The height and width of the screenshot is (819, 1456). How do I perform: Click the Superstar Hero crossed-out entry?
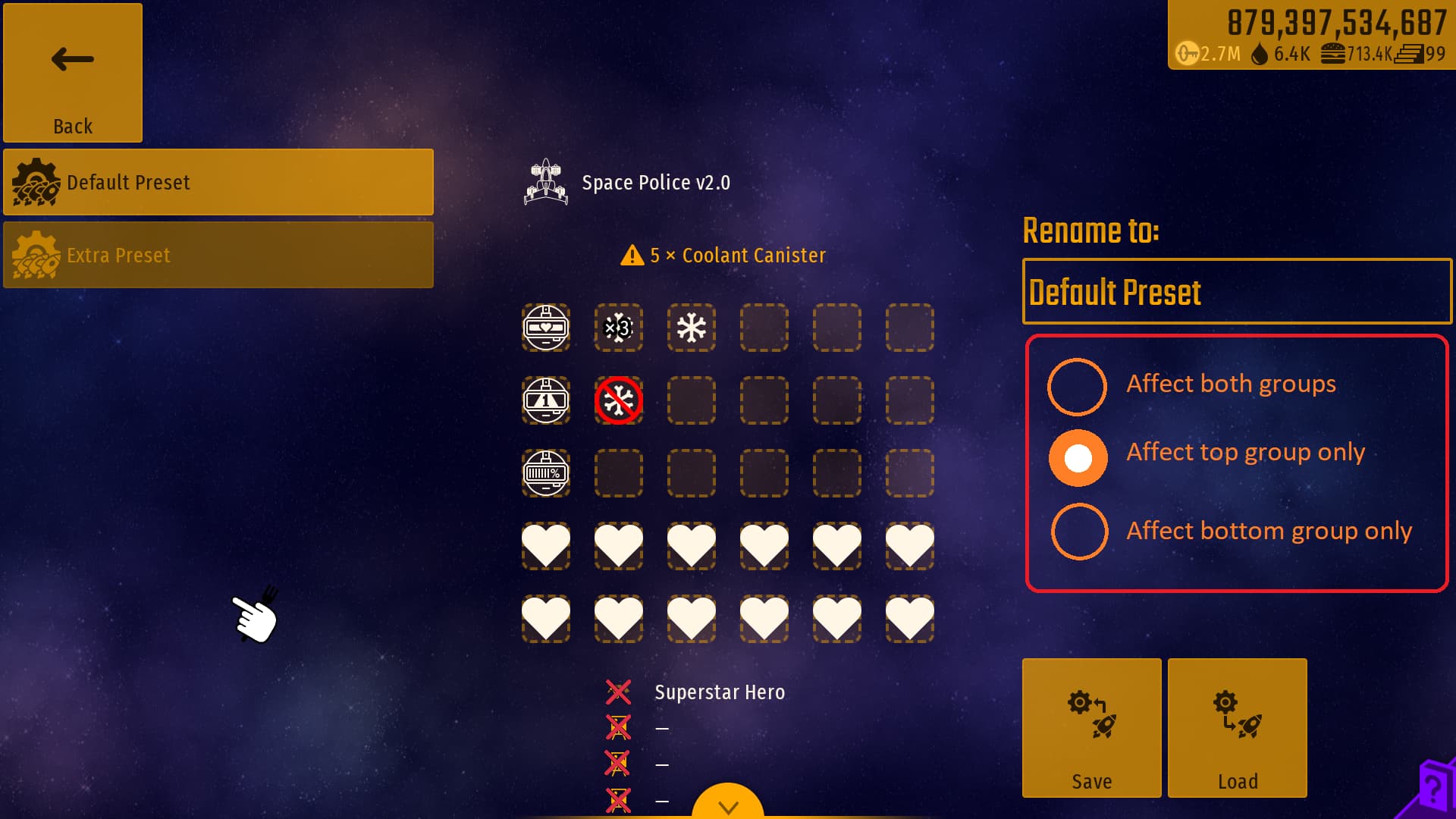coord(619,692)
